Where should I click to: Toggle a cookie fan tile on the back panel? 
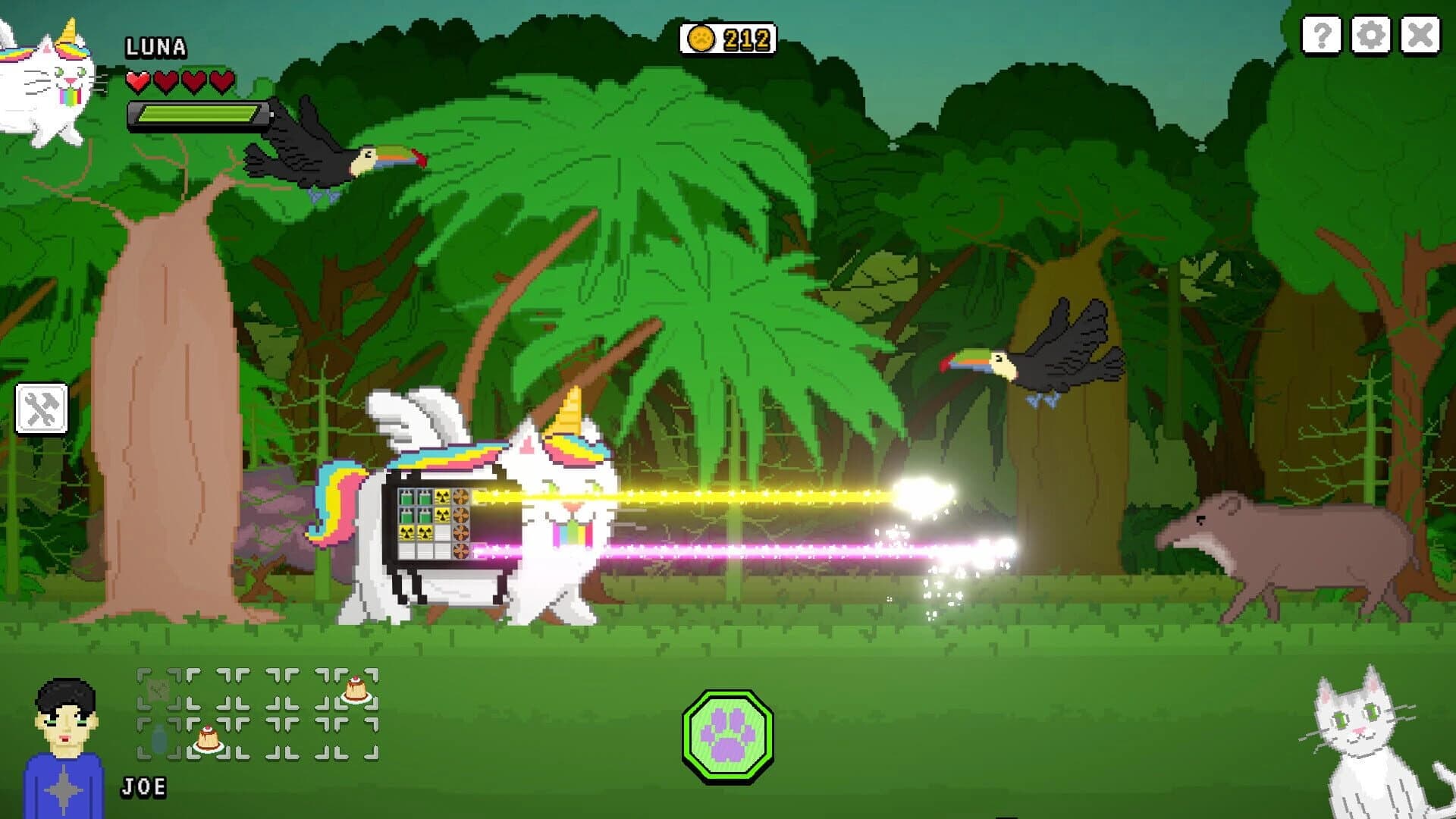point(461,497)
